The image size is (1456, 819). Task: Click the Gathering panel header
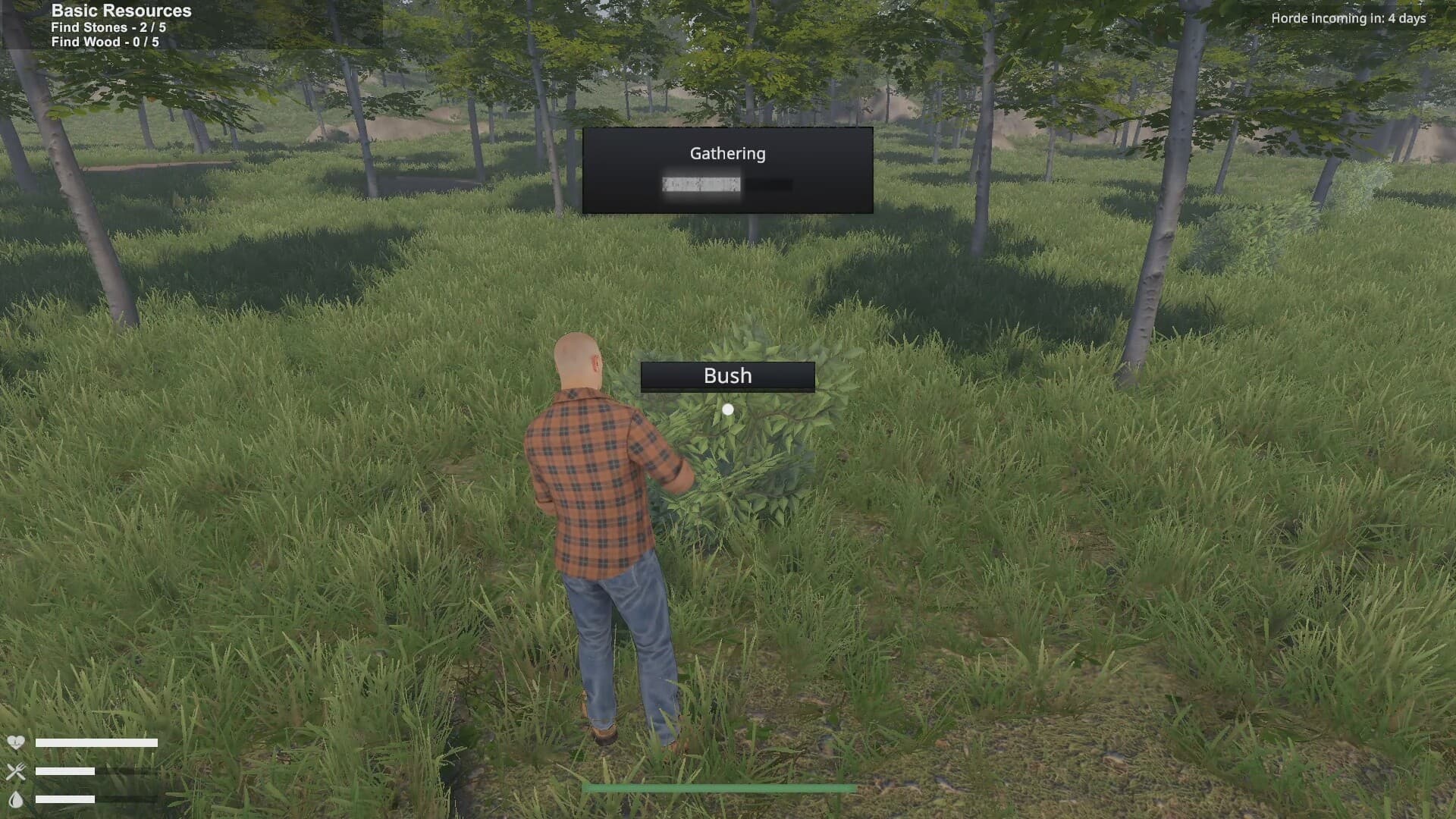726,152
